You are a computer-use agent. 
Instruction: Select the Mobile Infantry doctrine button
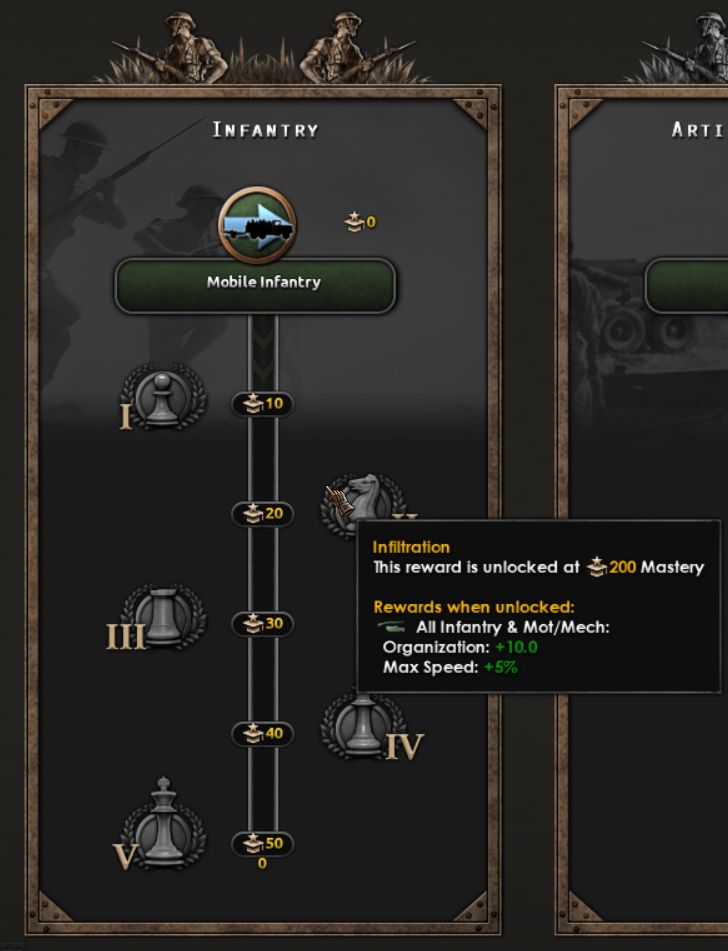pos(256,284)
